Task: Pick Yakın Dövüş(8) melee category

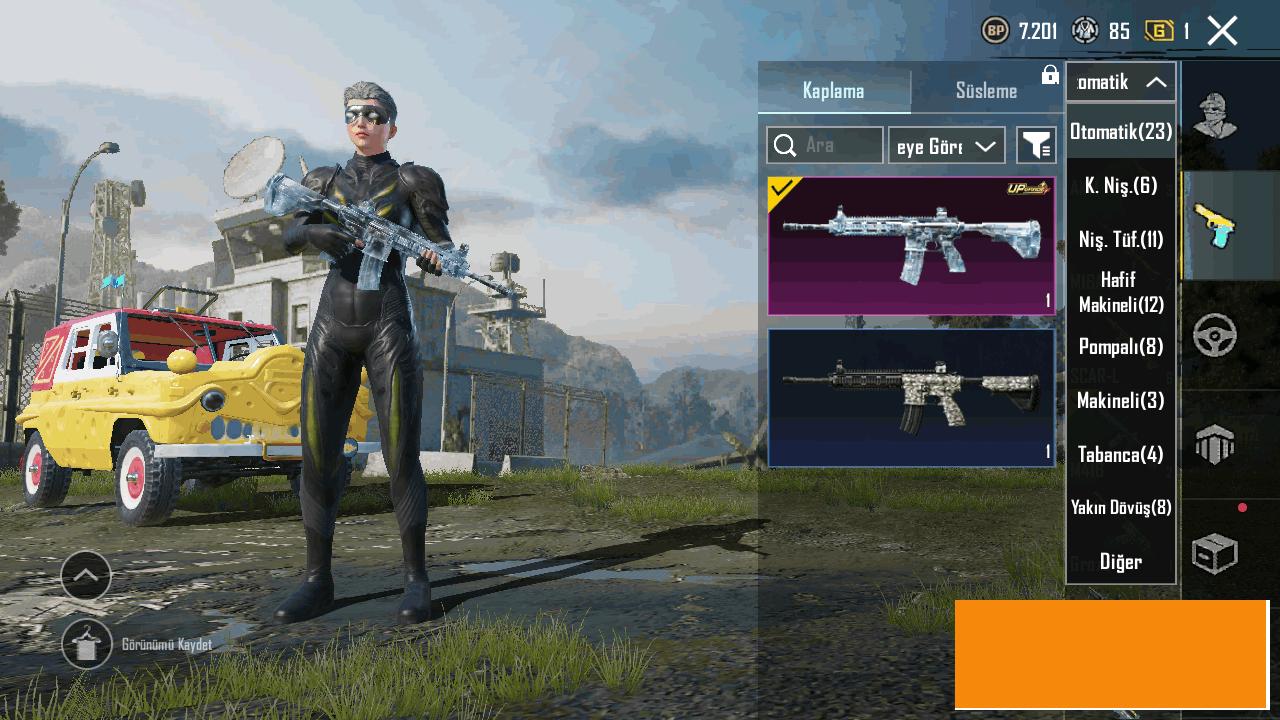Action: pyautogui.click(x=1120, y=507)
